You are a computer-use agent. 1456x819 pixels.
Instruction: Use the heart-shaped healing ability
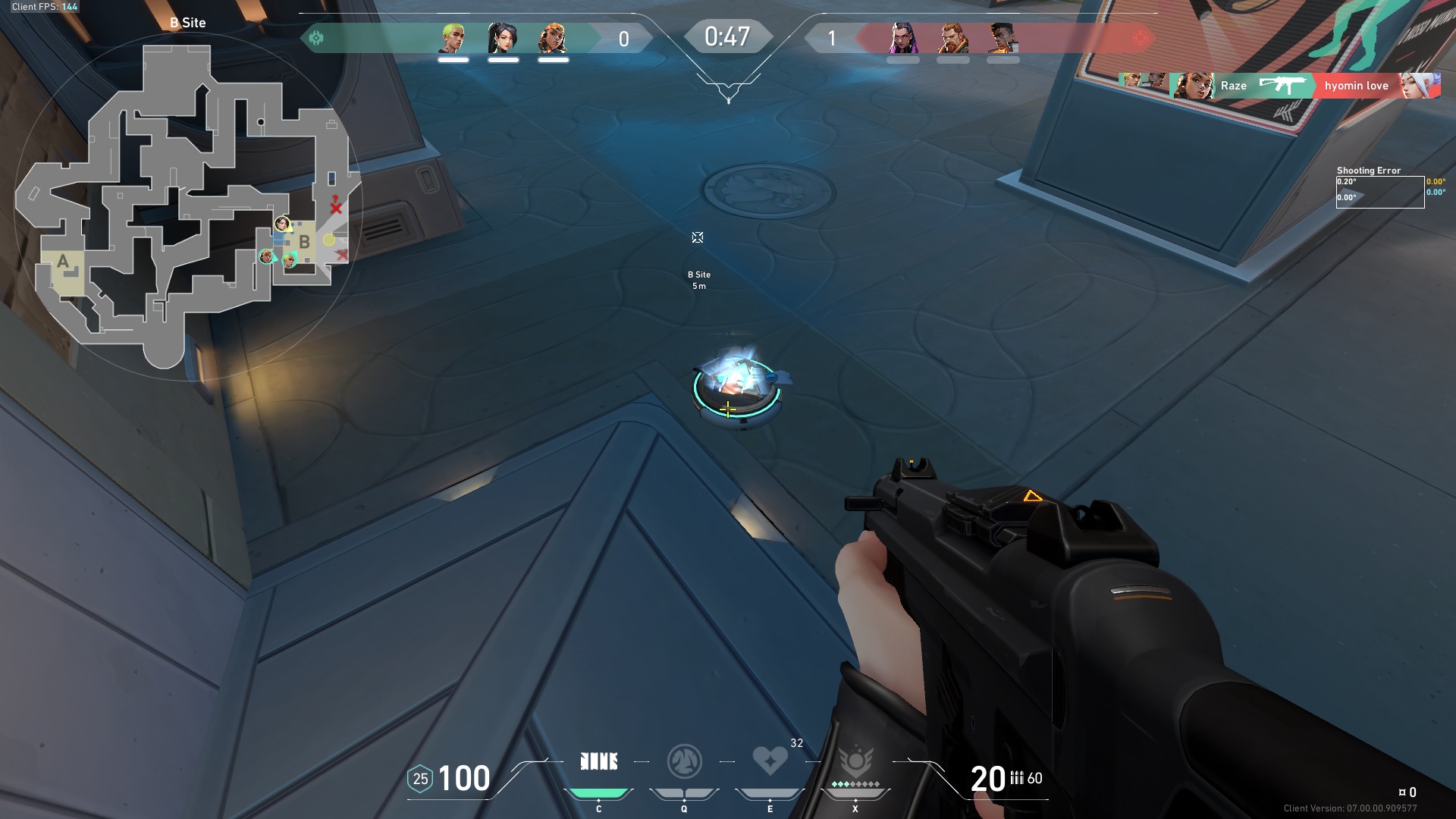pyautogui.click(x=770, y=760)
